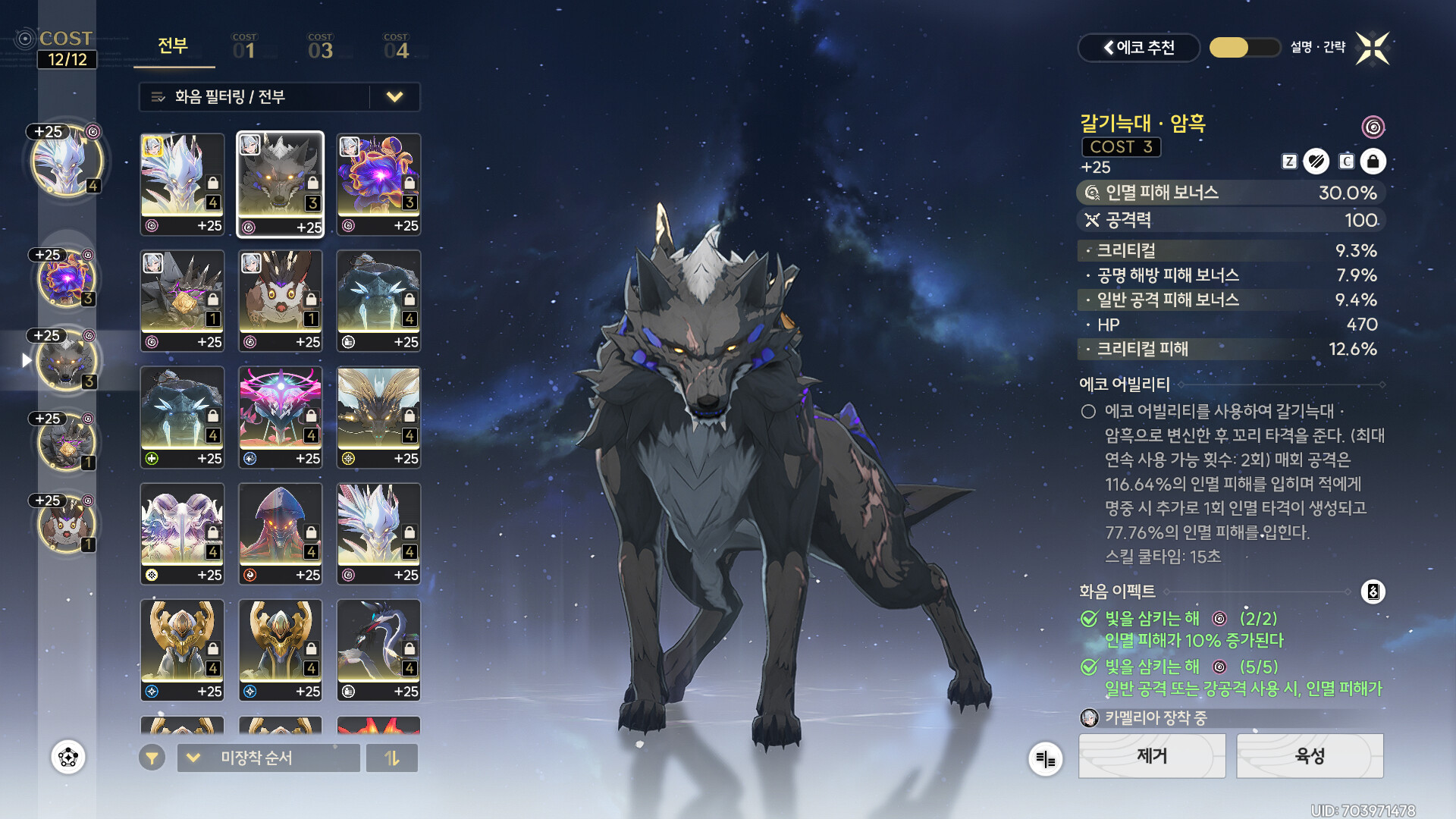Click the round soccer-ball icon button
The height and width of the screenshot is (819, 1456).
[68, 757]
